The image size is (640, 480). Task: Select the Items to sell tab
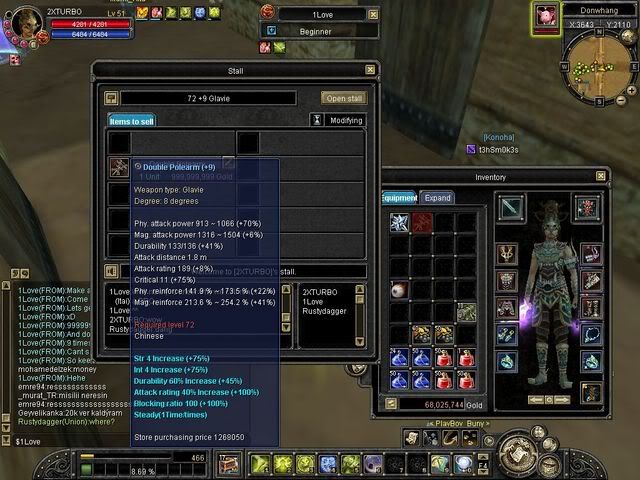pos(132,121)
